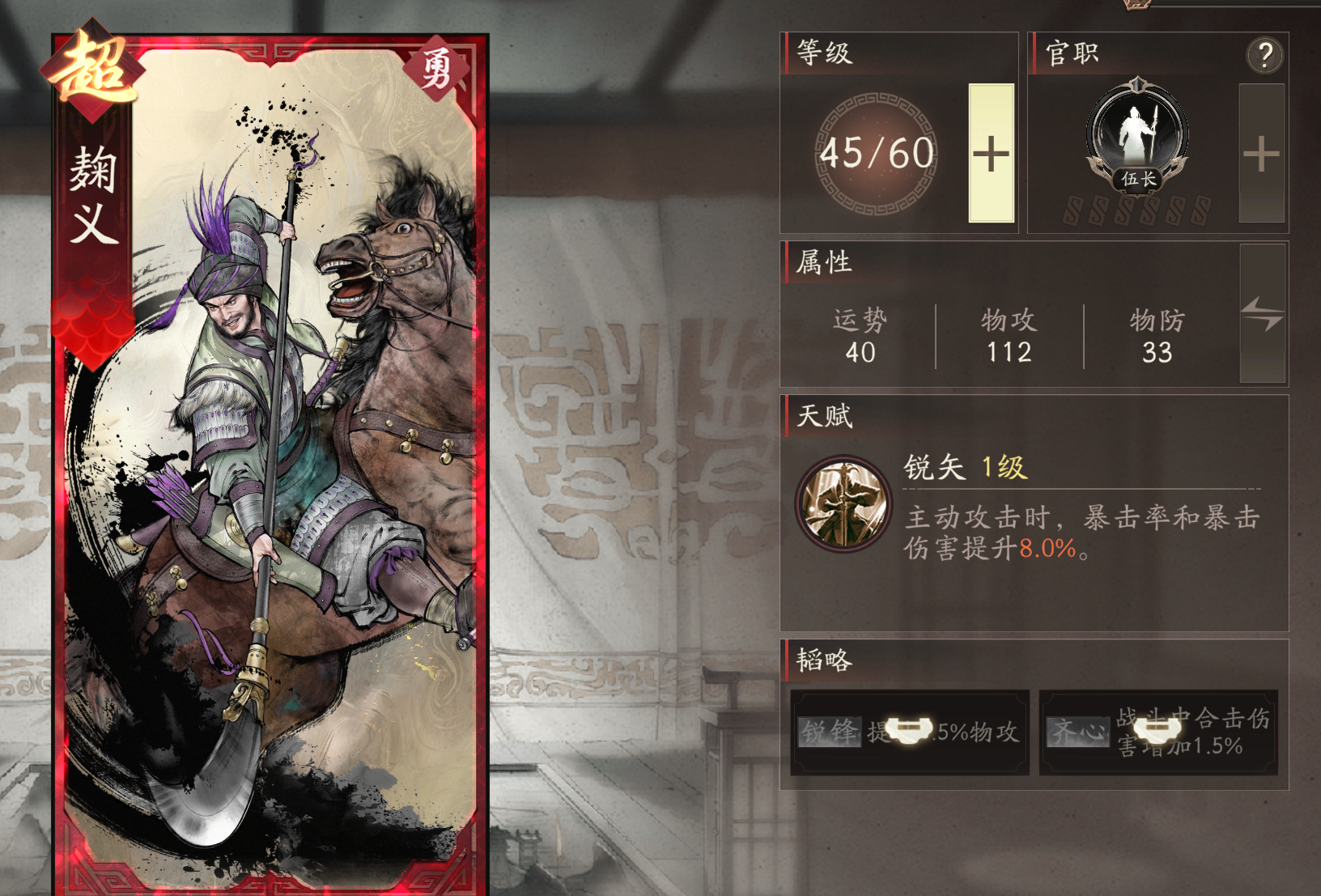Select the 锐锋 tactic tile

[x=829, y=733]
